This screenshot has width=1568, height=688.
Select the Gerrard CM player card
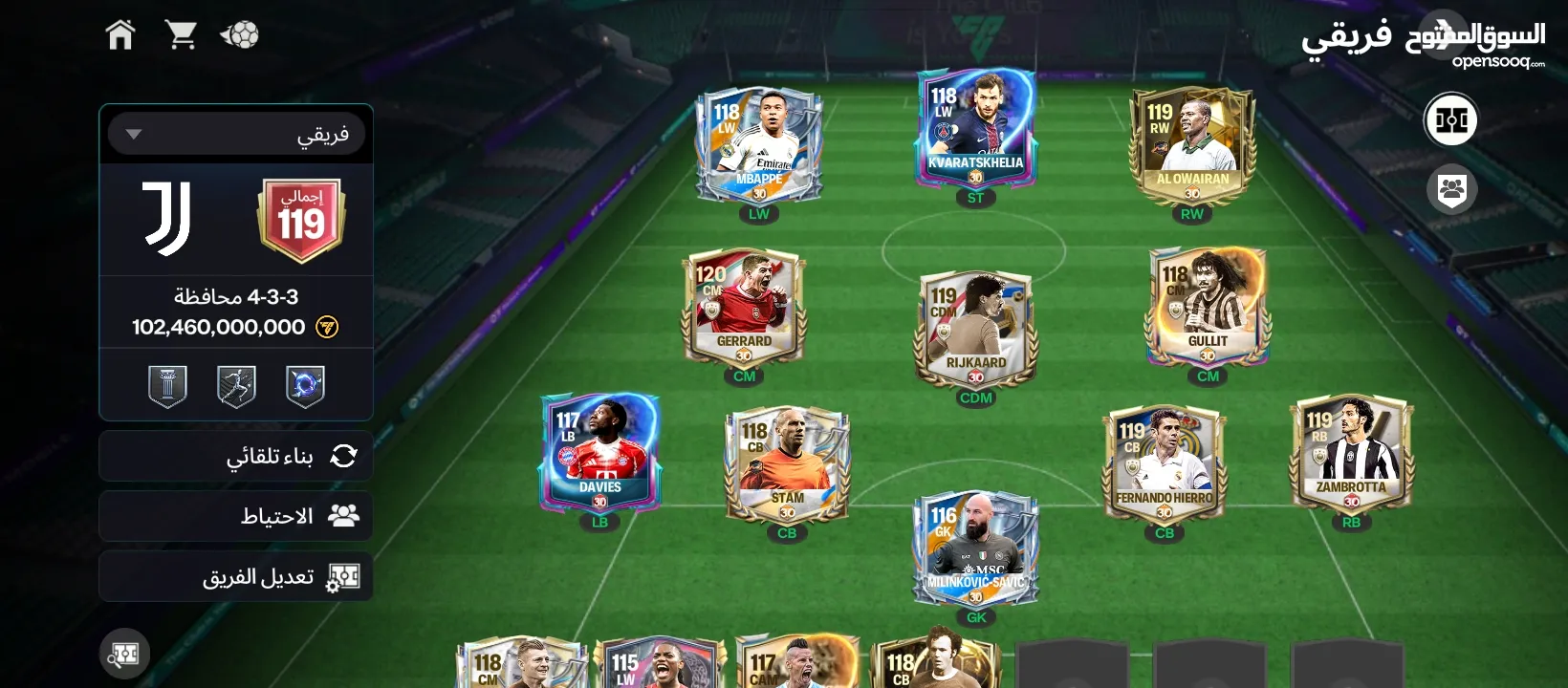pyautogui.click(x=744, y=308)
